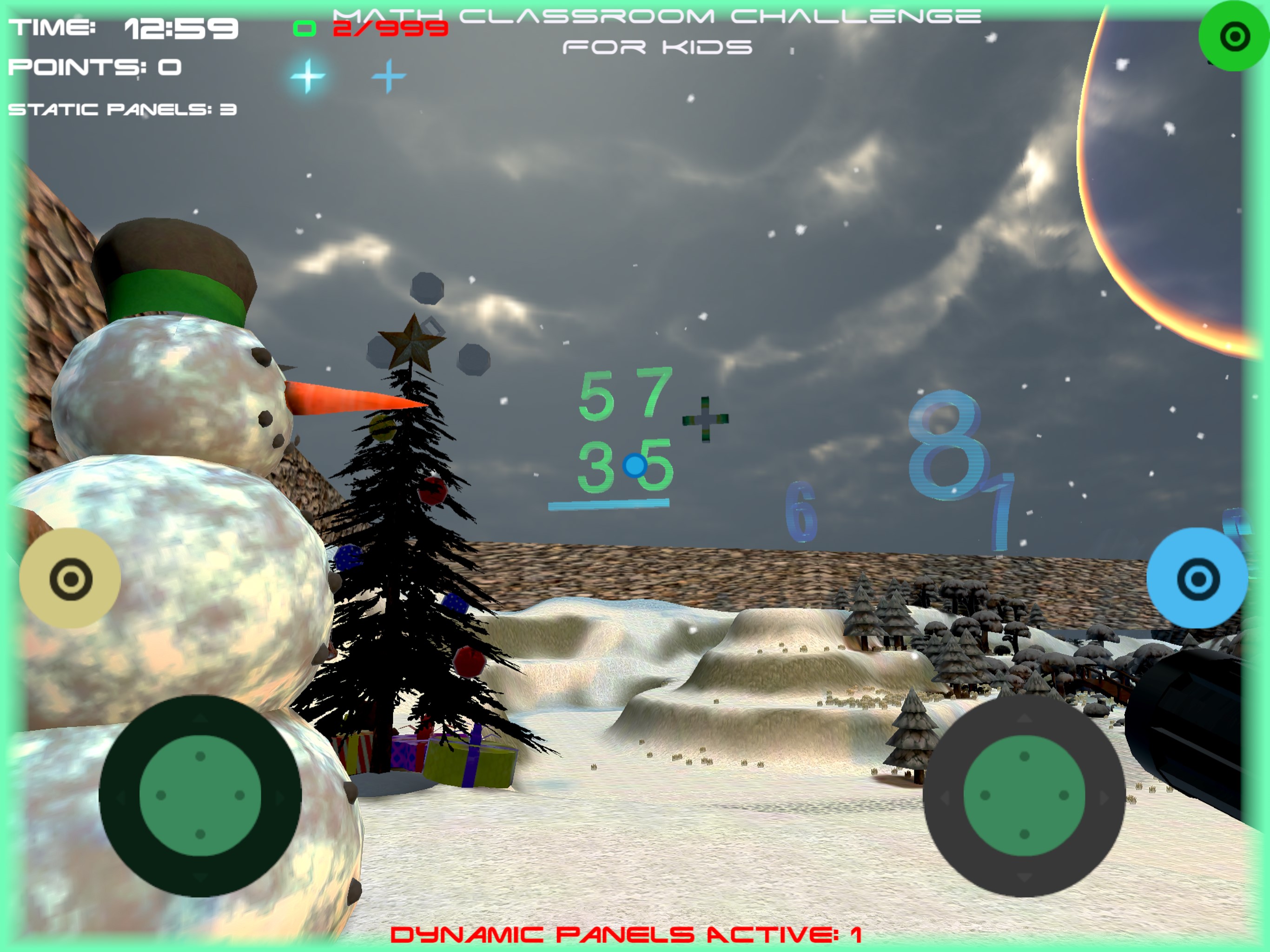Screen dimensions: 1270x952
Task: Tap the tan circular target button
Action: 70,578
